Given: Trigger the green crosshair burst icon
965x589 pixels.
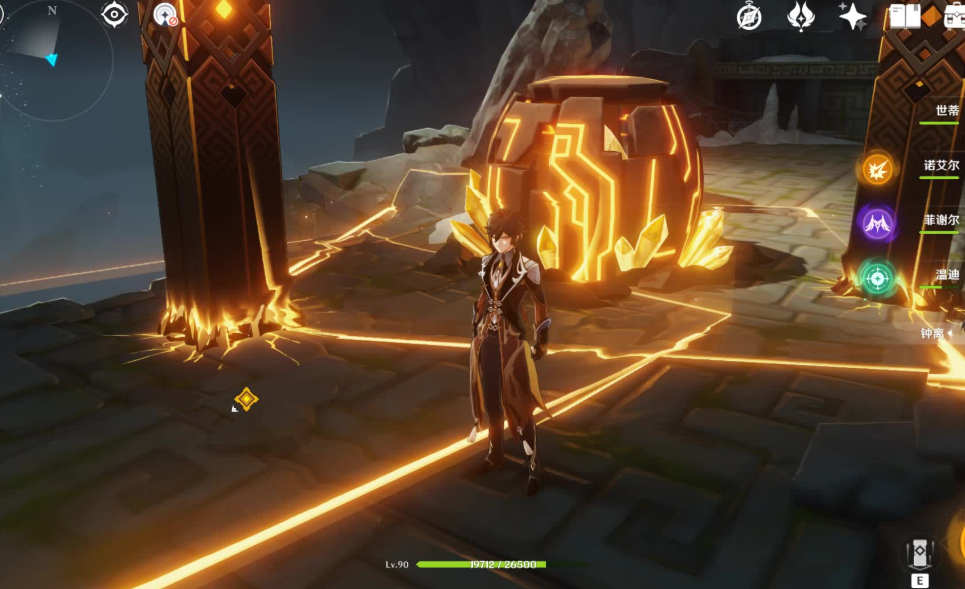Looking at the screenshot, I should 877,277.
